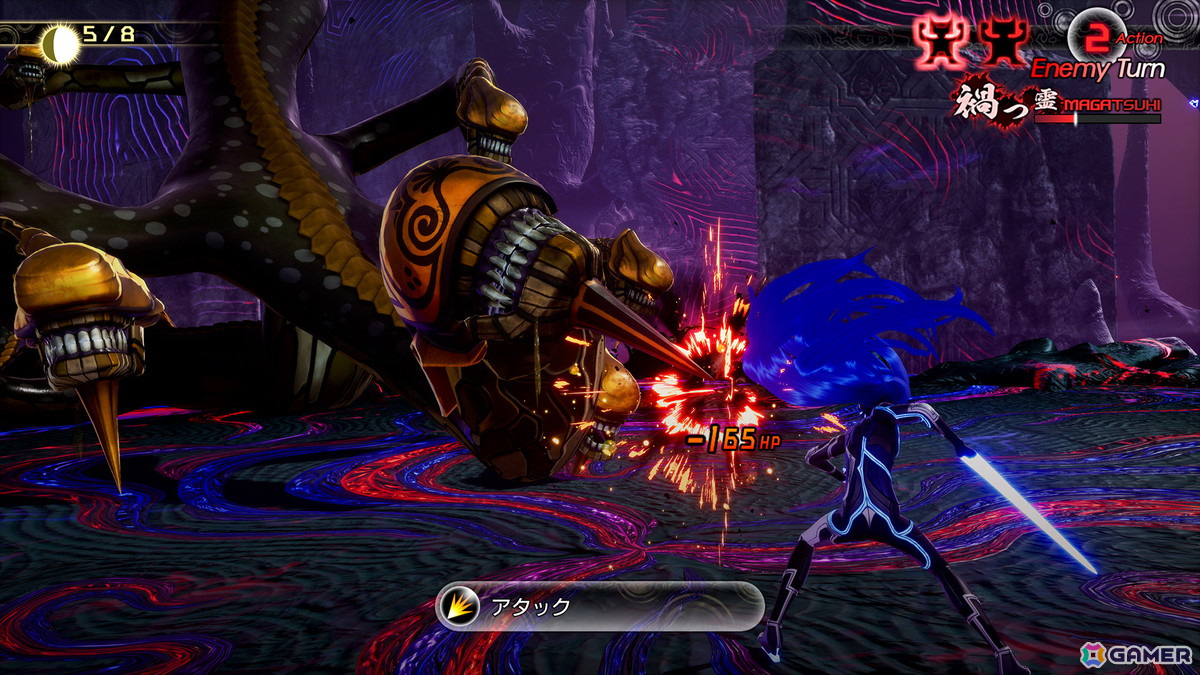This screenshot has height=675, width=1200.
Task: Click the moon phase icon
Action: [x=61, y=42]
